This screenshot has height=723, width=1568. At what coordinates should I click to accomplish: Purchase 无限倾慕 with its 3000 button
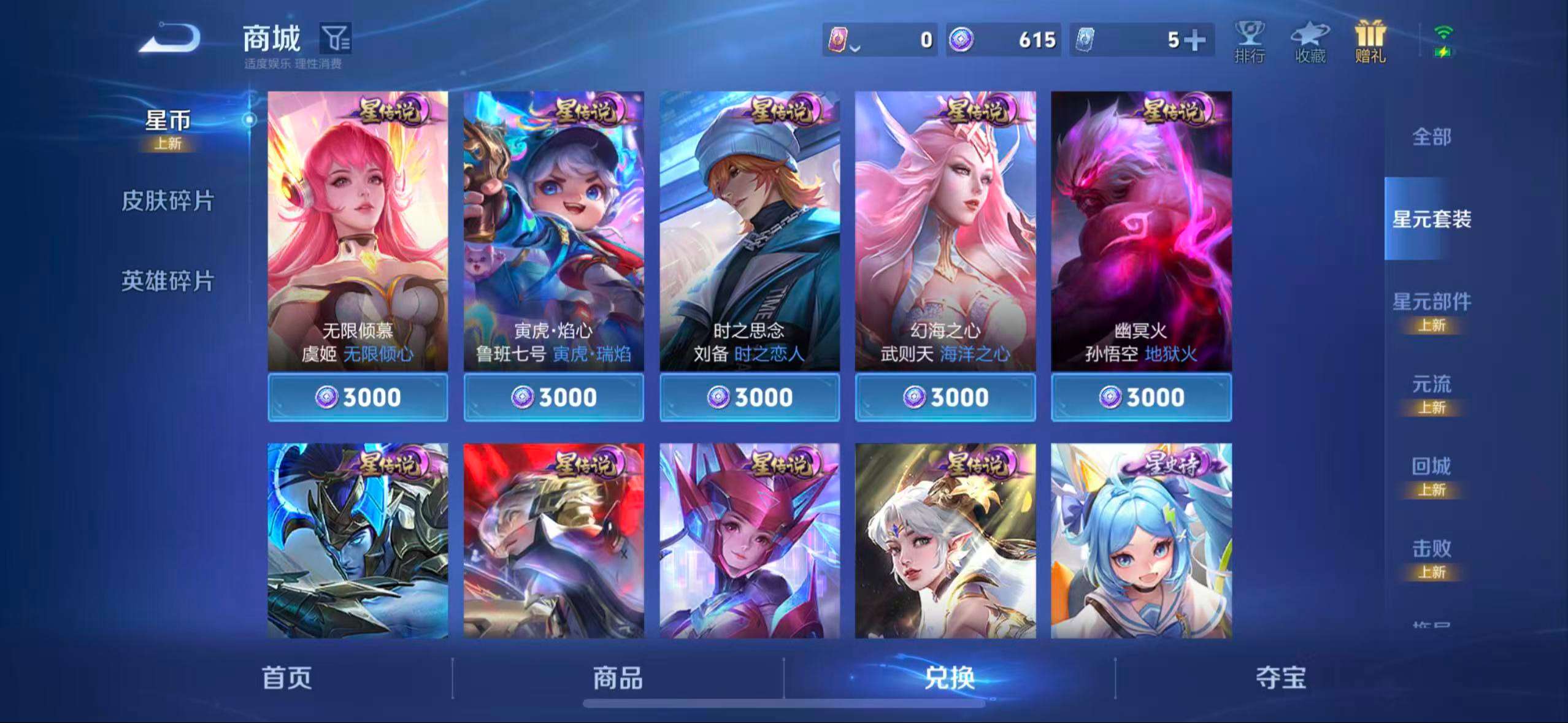[x=358, y=397]
